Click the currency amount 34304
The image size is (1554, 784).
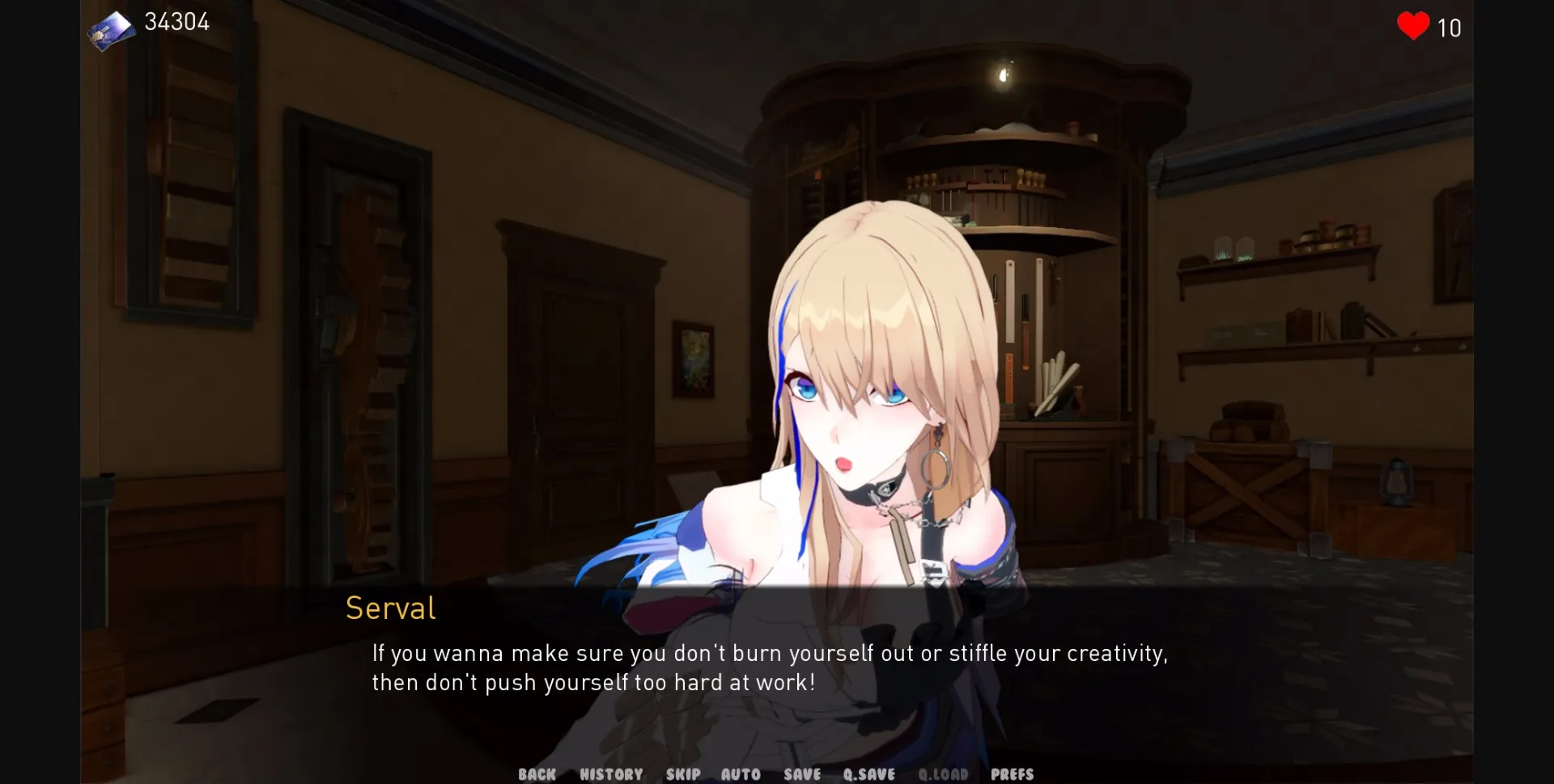[x=177, y=22]
